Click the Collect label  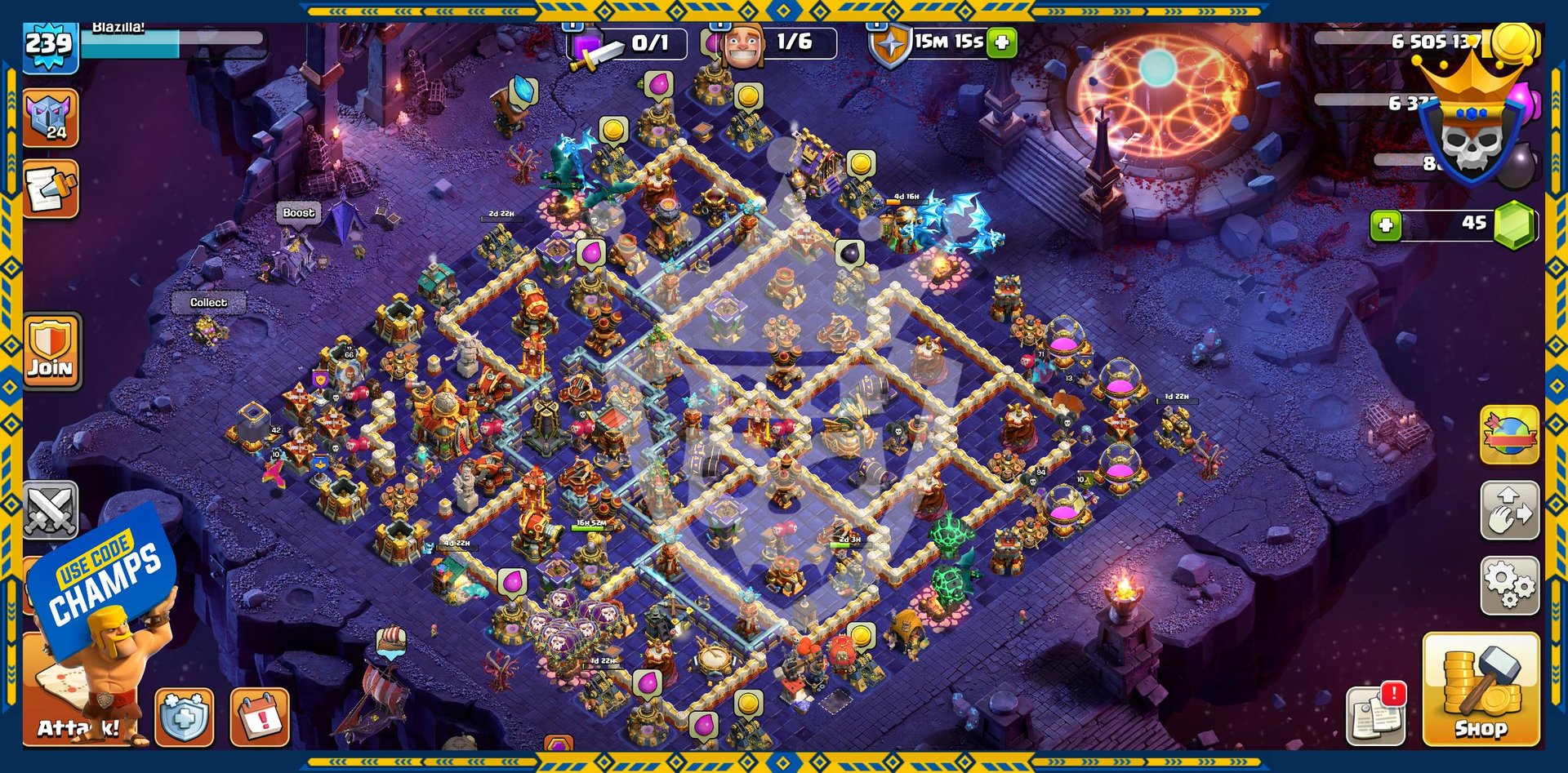[x=208, y=303]
